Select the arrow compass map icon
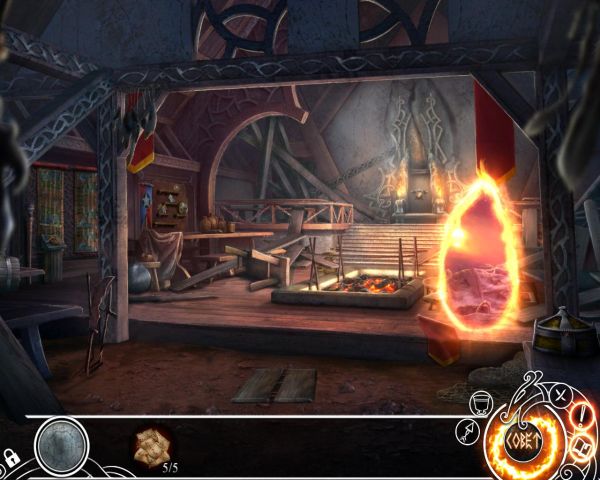Viewport: 600px width, 480px height. click(x=464, y=430)
